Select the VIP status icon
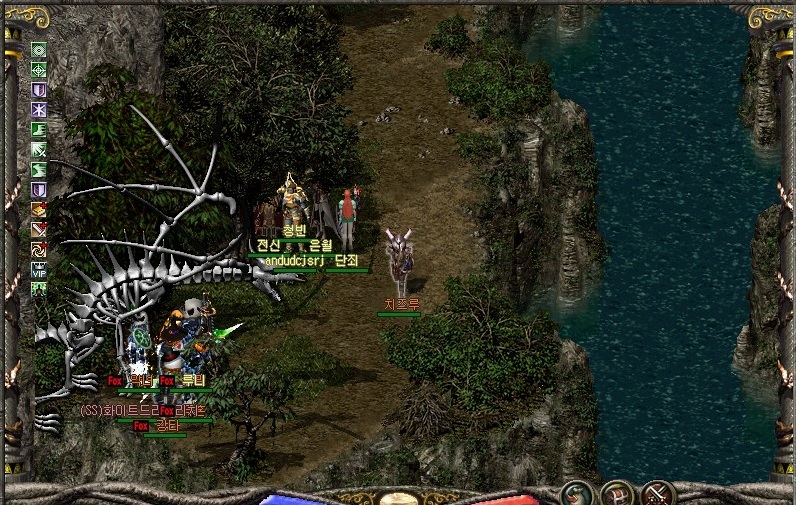This screenshot has height=505, width=796. (x=39, y=269)
